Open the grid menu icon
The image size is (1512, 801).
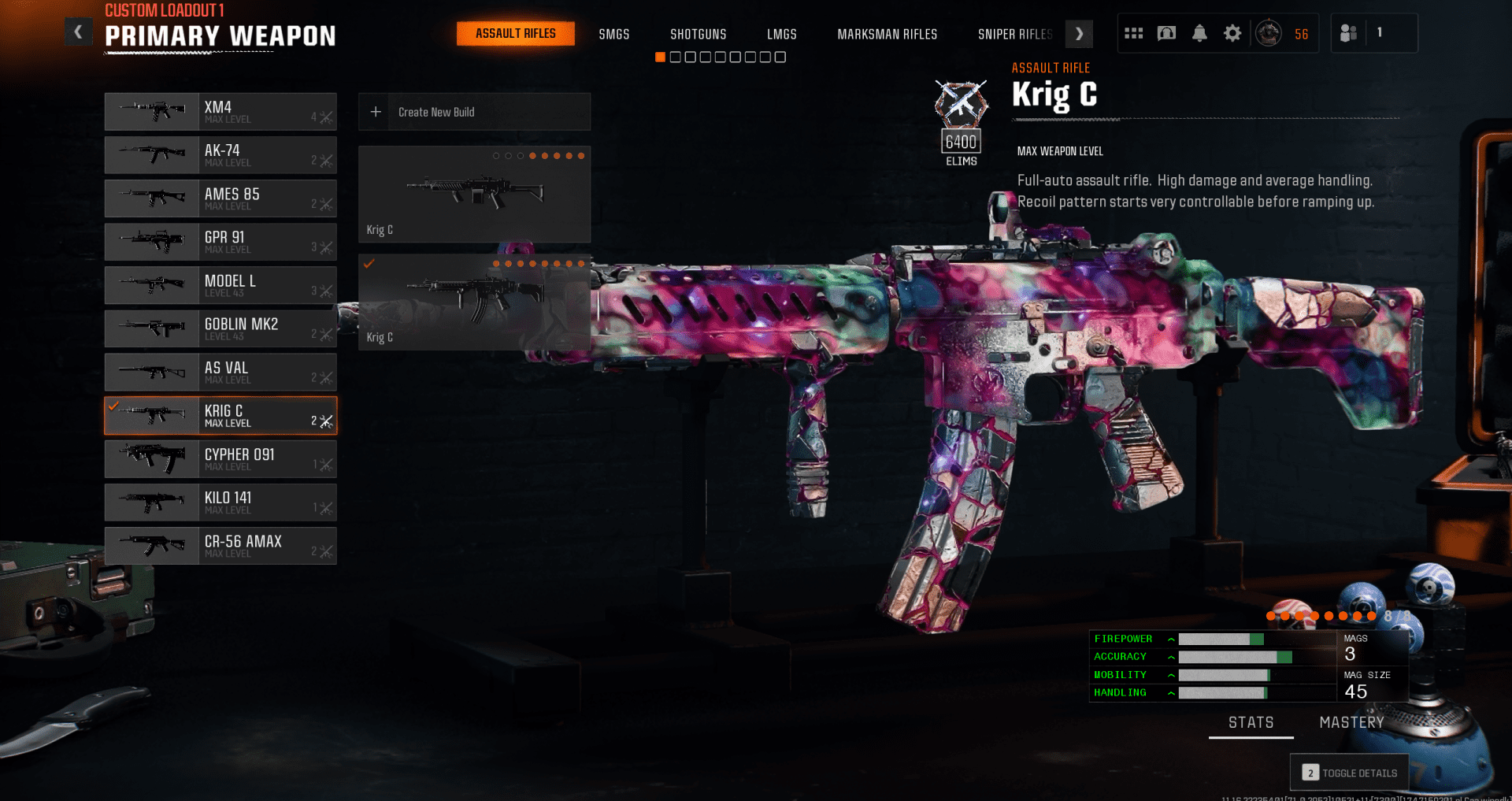(1133, 33)
